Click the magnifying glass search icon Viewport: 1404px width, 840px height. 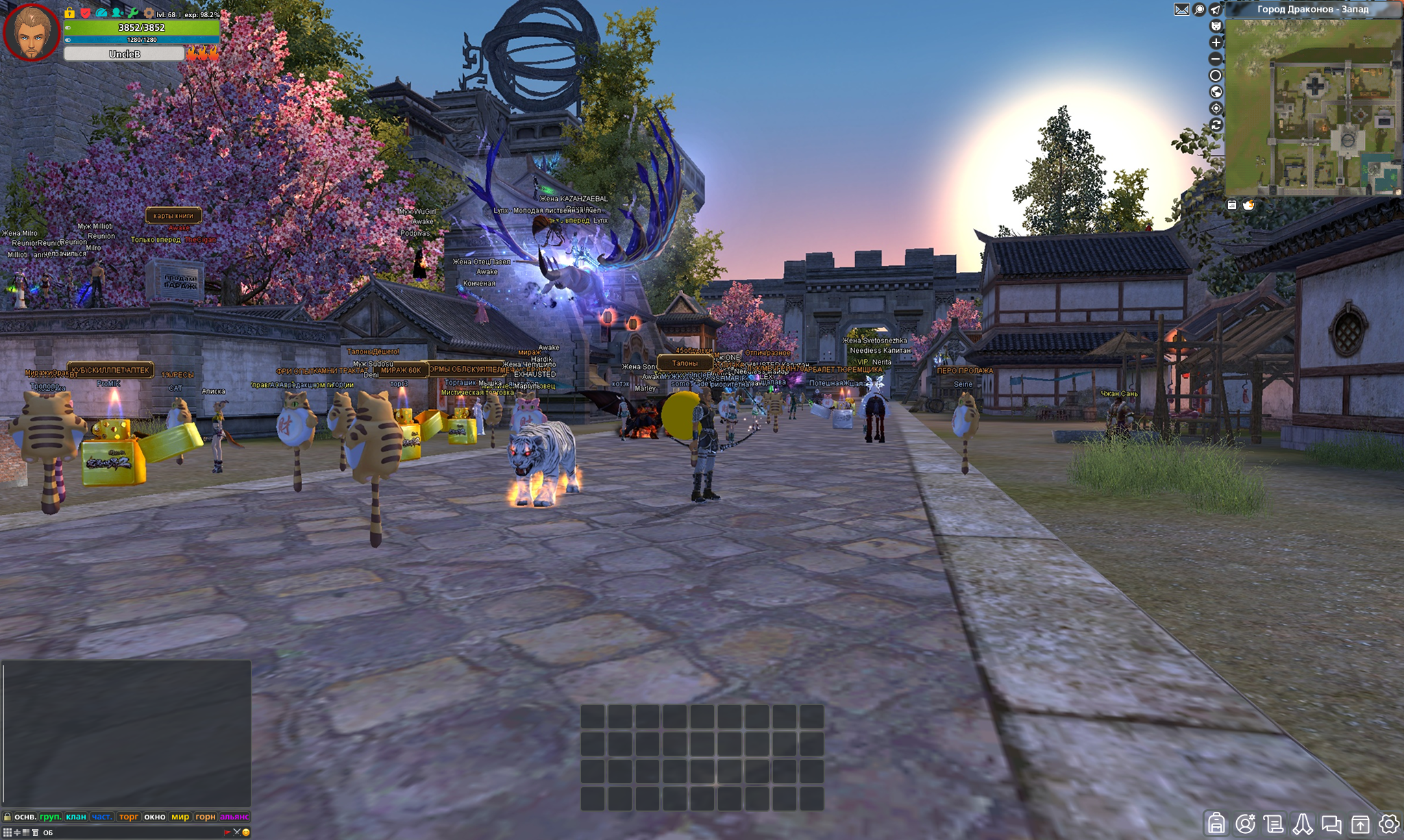[x=1199, y=10]
